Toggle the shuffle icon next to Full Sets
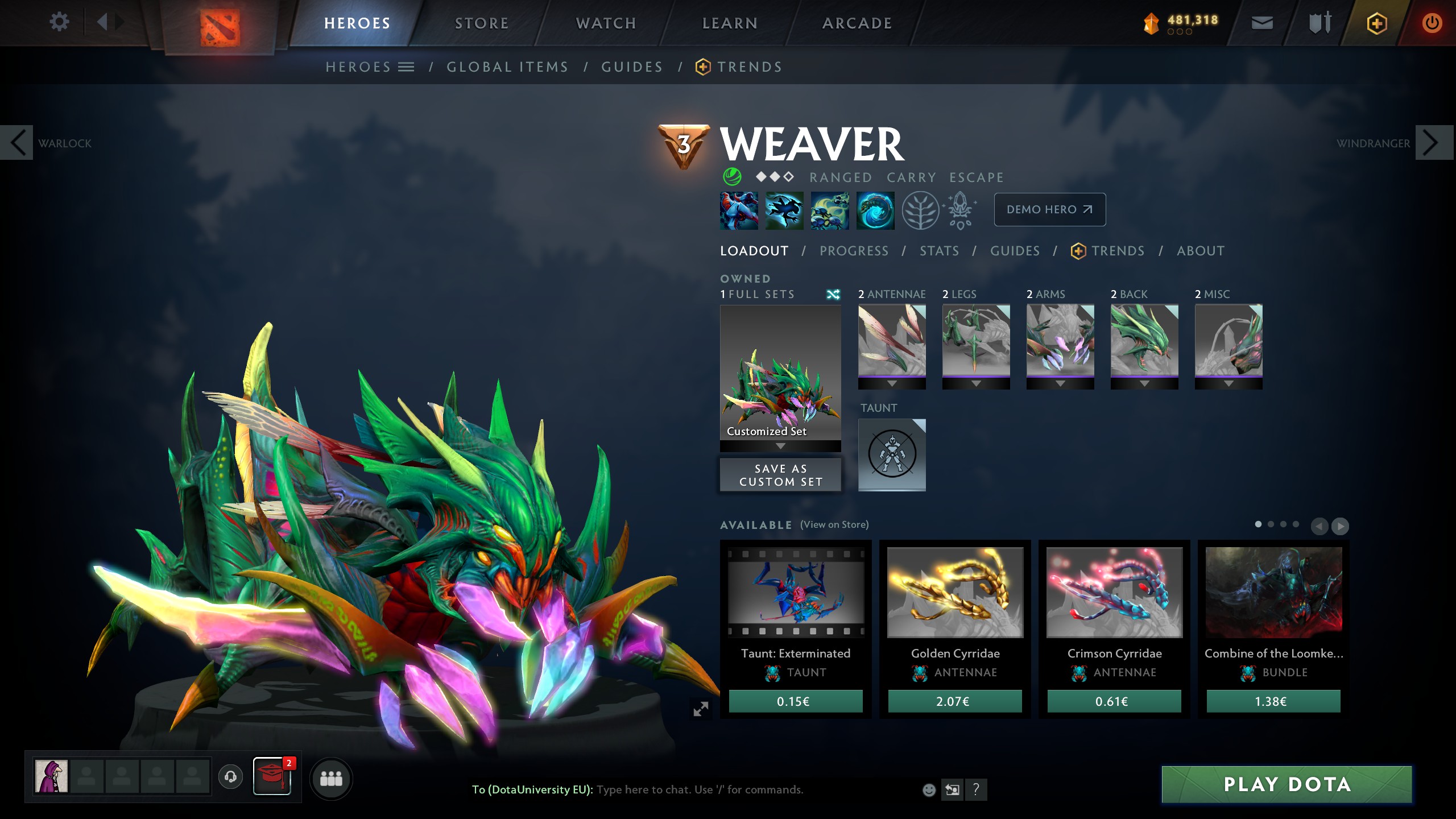 (x=834, y=295)
